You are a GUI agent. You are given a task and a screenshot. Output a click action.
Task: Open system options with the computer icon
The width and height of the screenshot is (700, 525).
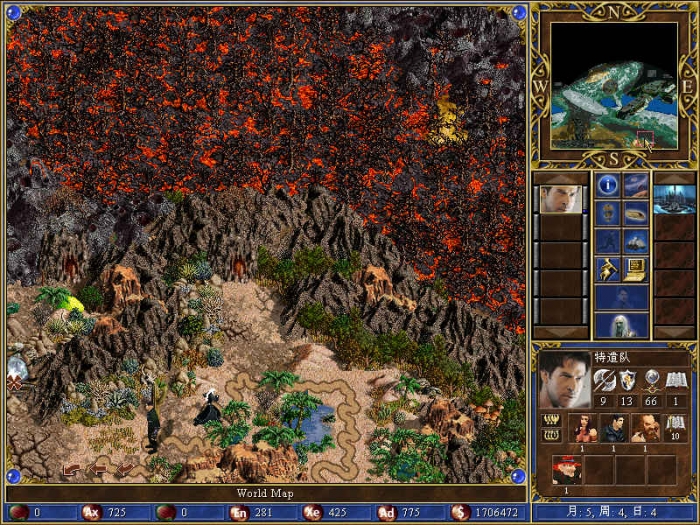[x=636, y=268]
